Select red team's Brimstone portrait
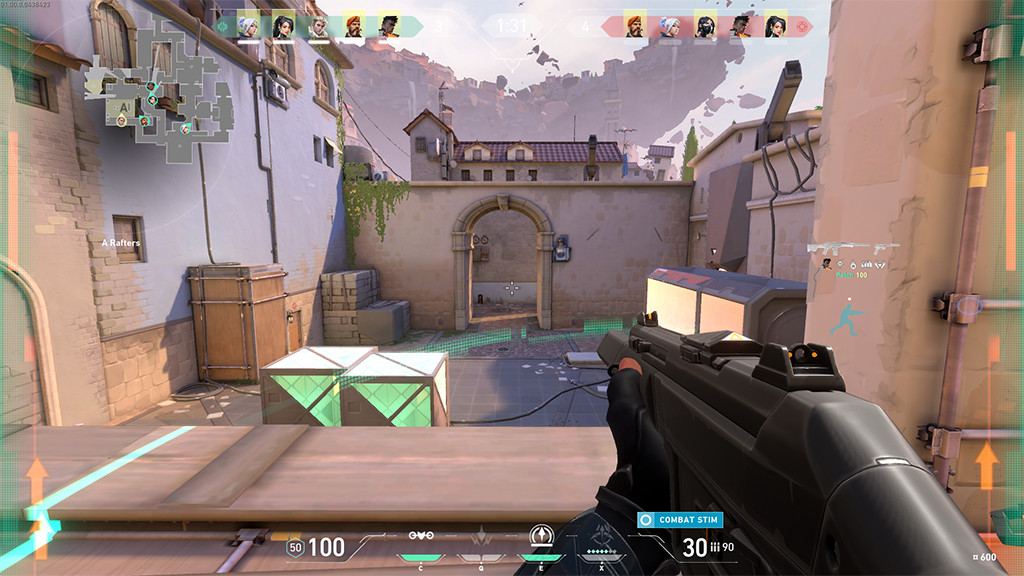 (x=635, y=26)
